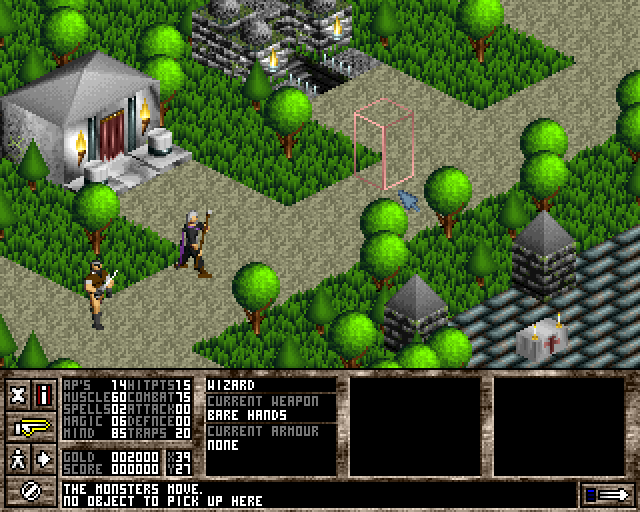Open the red information 'i' icon
The height and width of the screenshot is (512, 640).
click(x=43, y=394)
